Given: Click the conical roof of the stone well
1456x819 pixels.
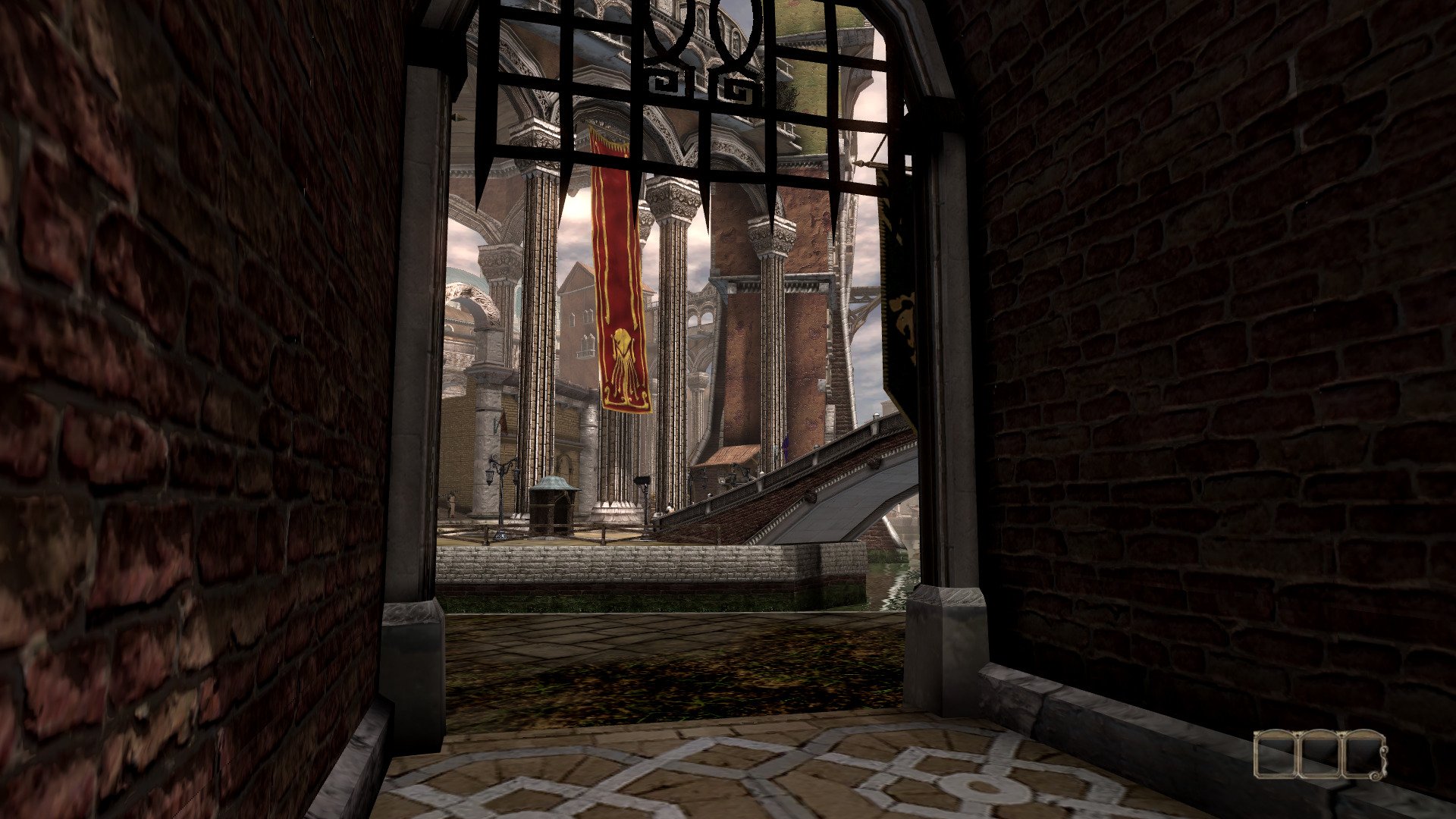Looking at the screenshot, I should click(555, 483).
